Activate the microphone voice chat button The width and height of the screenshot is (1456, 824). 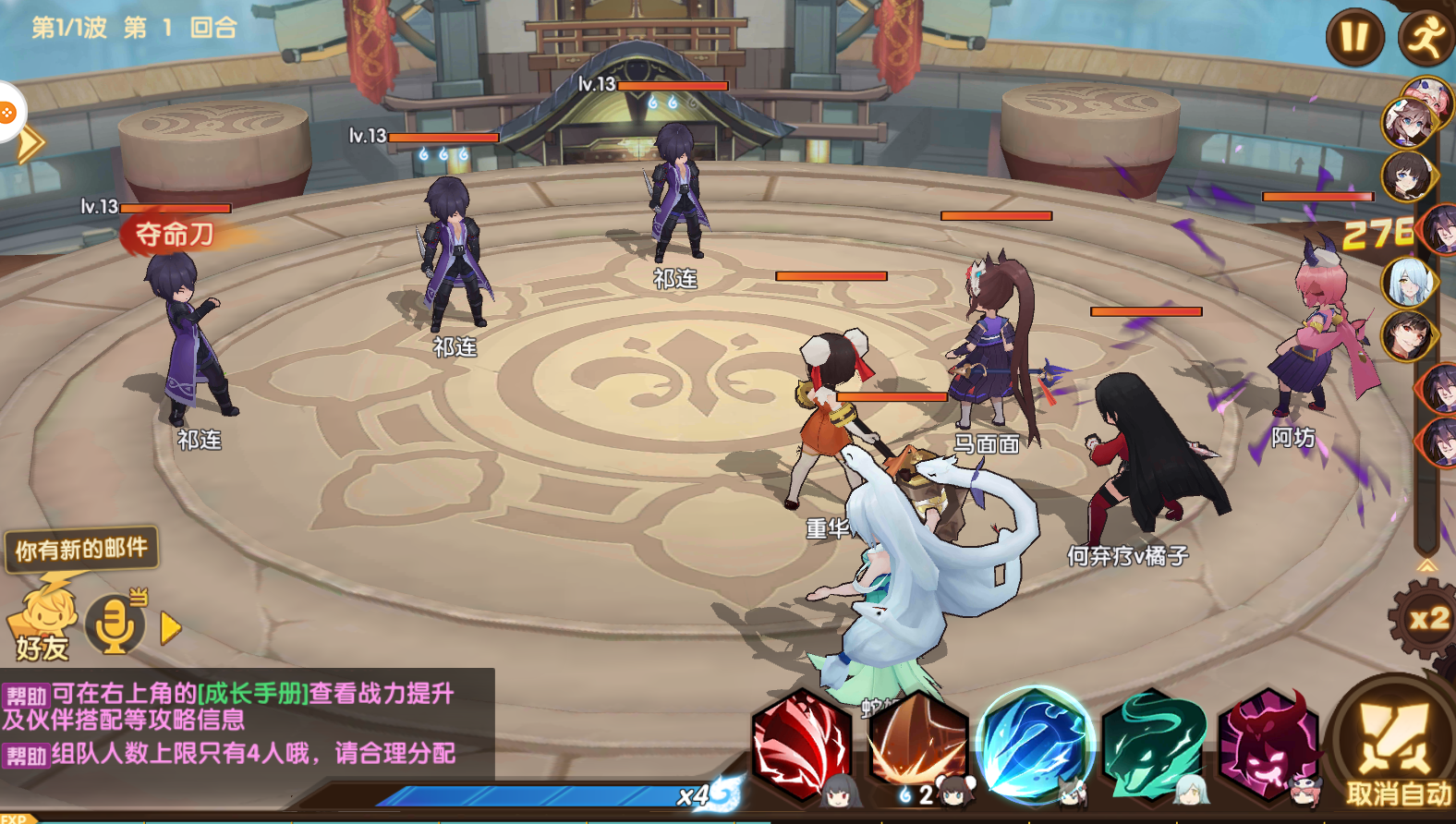(115, 625)
